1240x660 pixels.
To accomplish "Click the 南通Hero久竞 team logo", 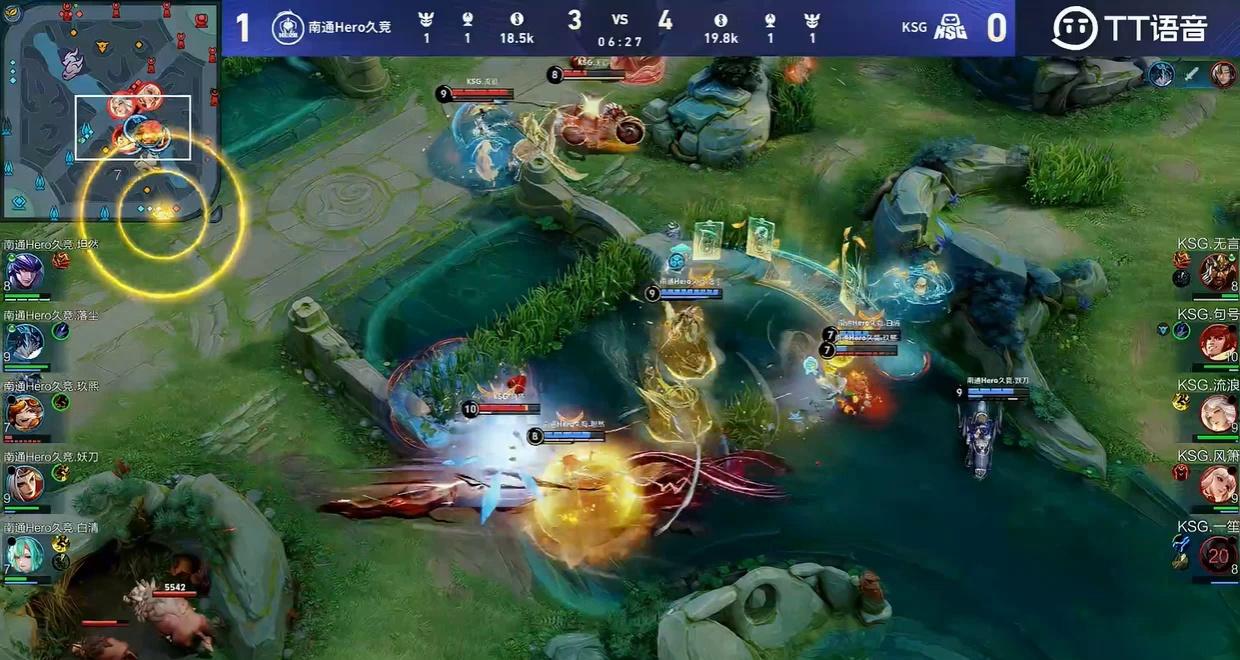I will 288,28.
